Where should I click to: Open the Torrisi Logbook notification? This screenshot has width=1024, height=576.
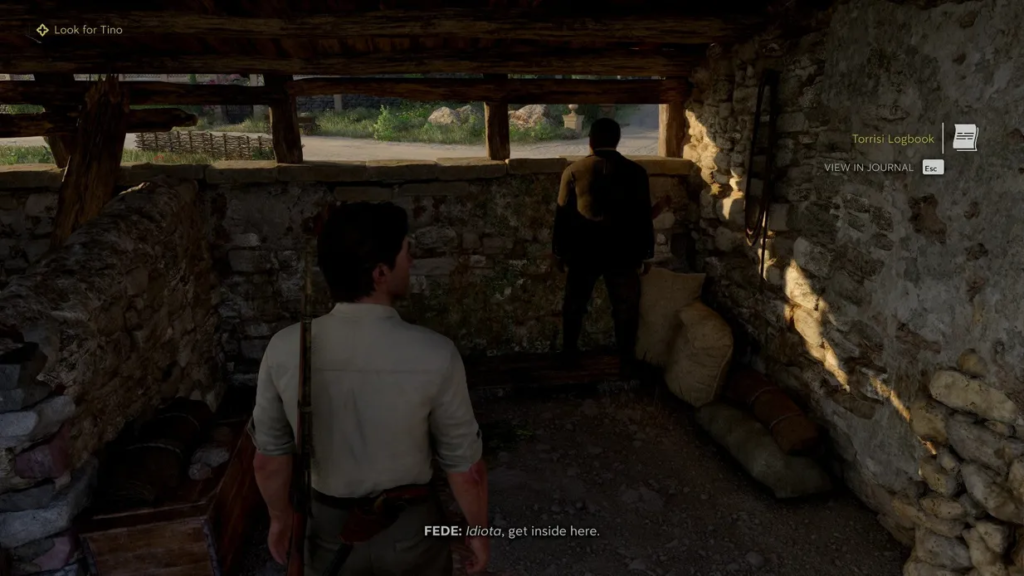(x=893, y=139)
